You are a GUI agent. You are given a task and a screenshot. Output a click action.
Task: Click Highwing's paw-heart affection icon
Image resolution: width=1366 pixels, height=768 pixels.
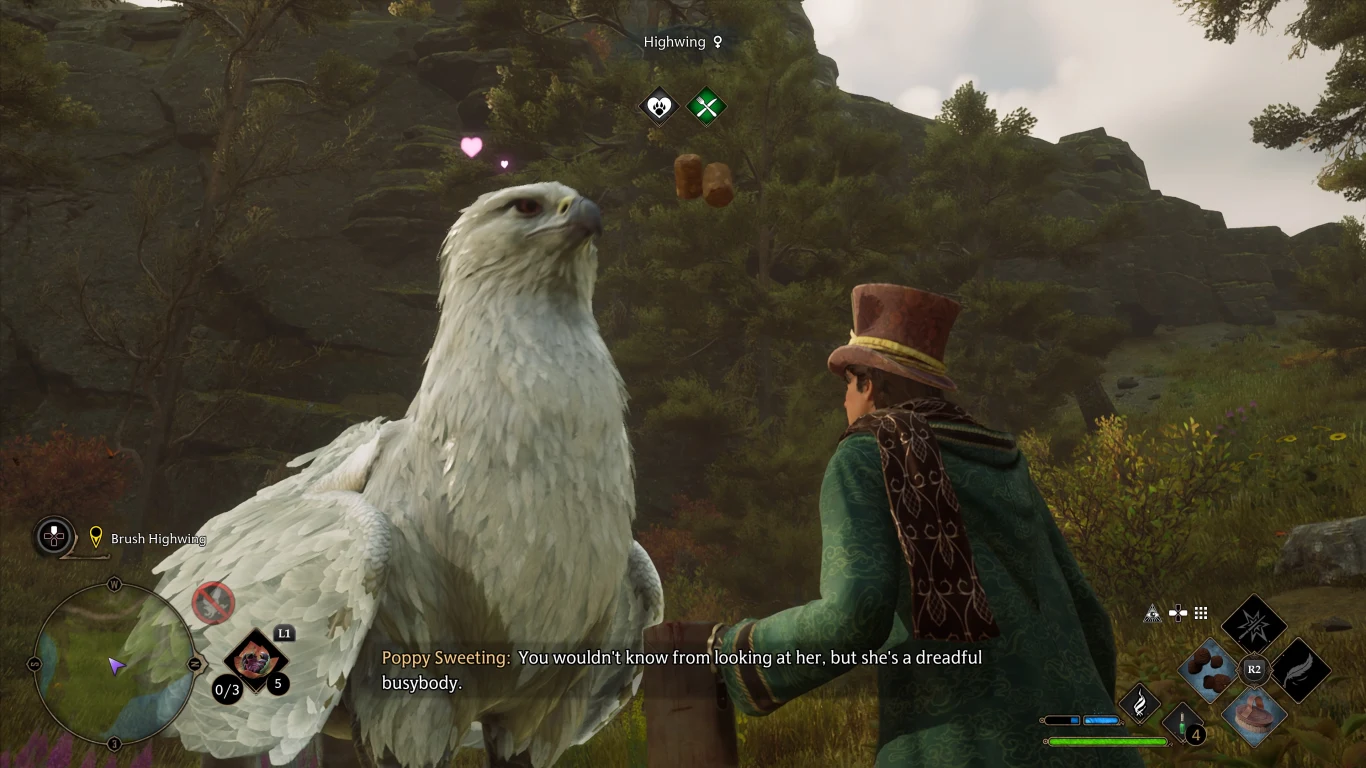(x=659, y=106)
